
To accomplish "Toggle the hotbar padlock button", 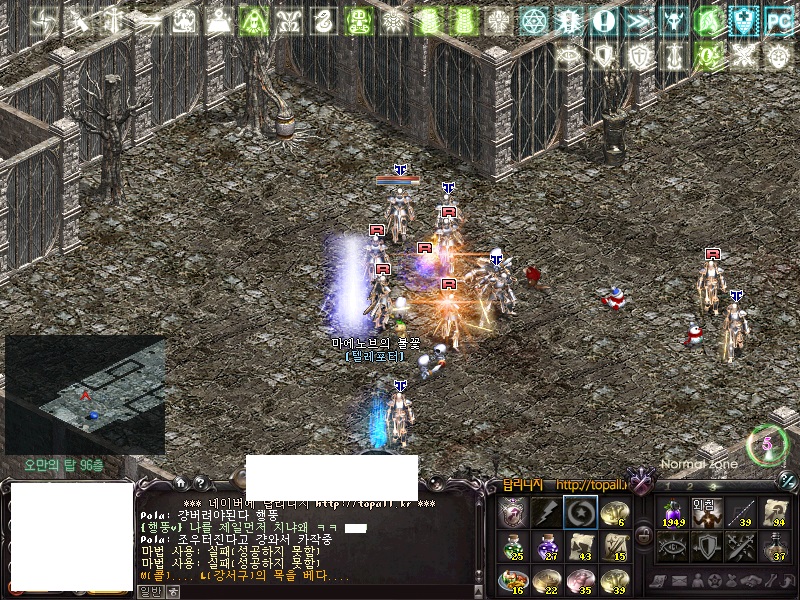I will click(643, 536).
